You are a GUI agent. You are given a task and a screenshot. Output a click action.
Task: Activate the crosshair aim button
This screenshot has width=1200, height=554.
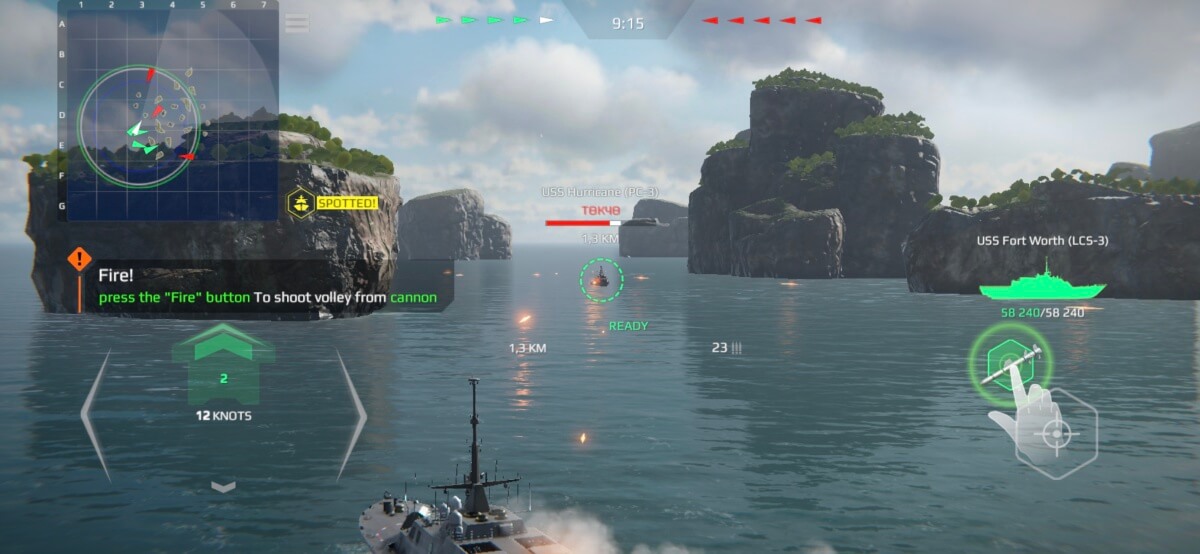tap(1055, 435)
